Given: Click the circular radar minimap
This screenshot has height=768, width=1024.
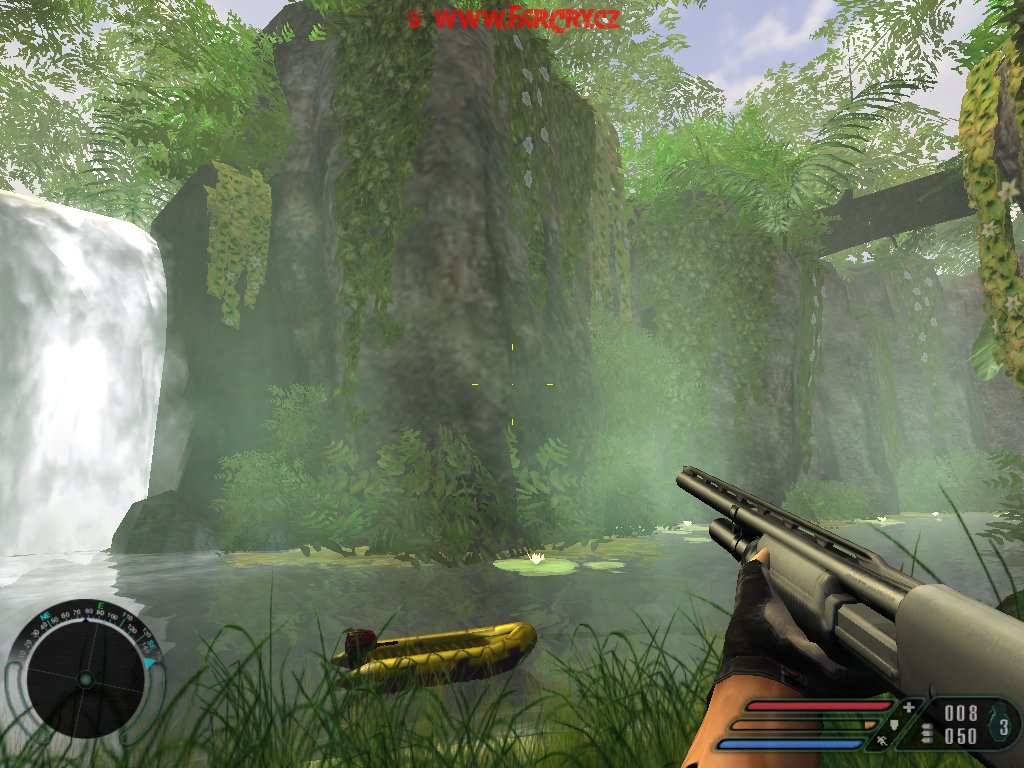Looking at the screenshot, I should [x=85, y=679].
